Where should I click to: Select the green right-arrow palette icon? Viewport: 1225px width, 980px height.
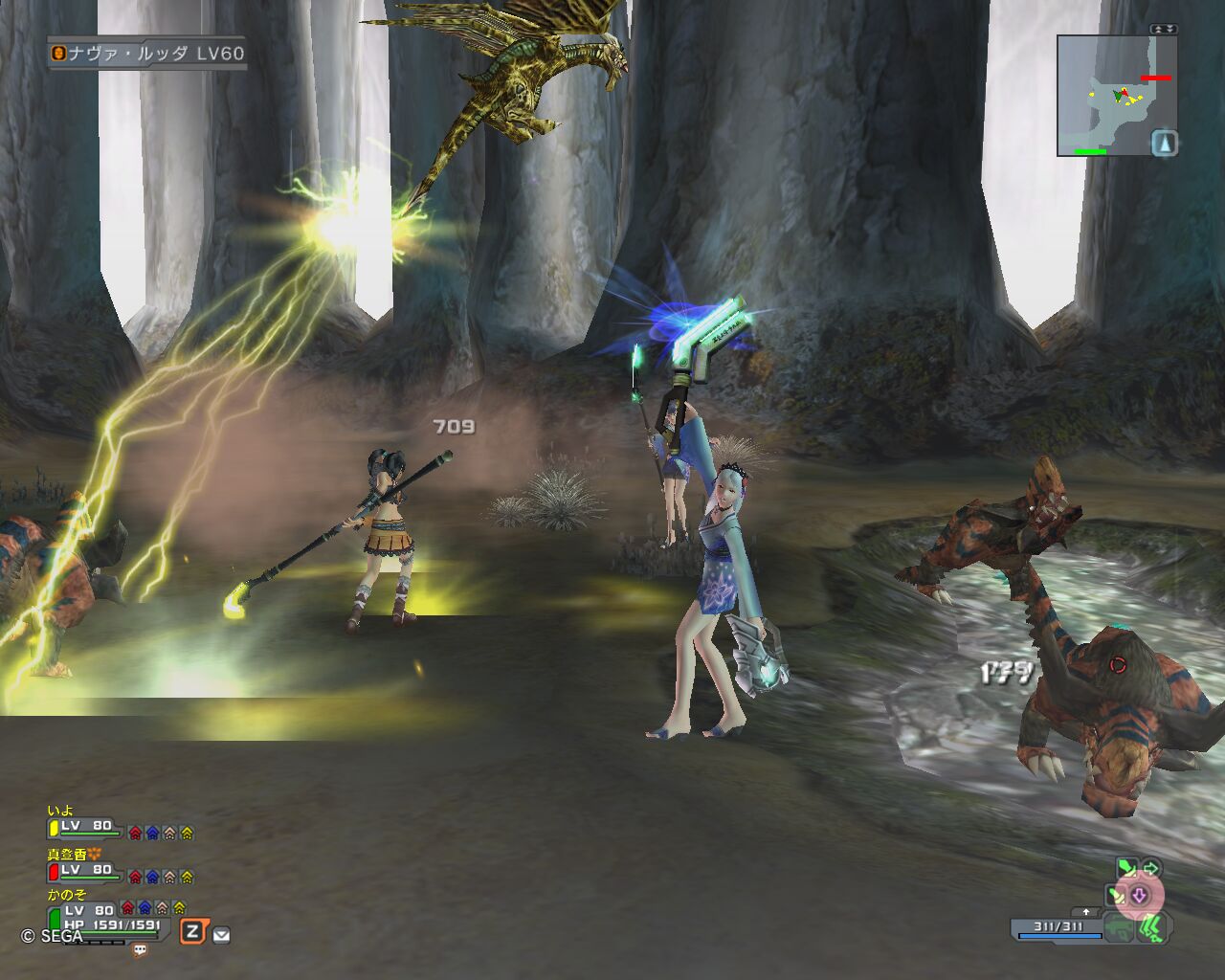point(1150,869)
